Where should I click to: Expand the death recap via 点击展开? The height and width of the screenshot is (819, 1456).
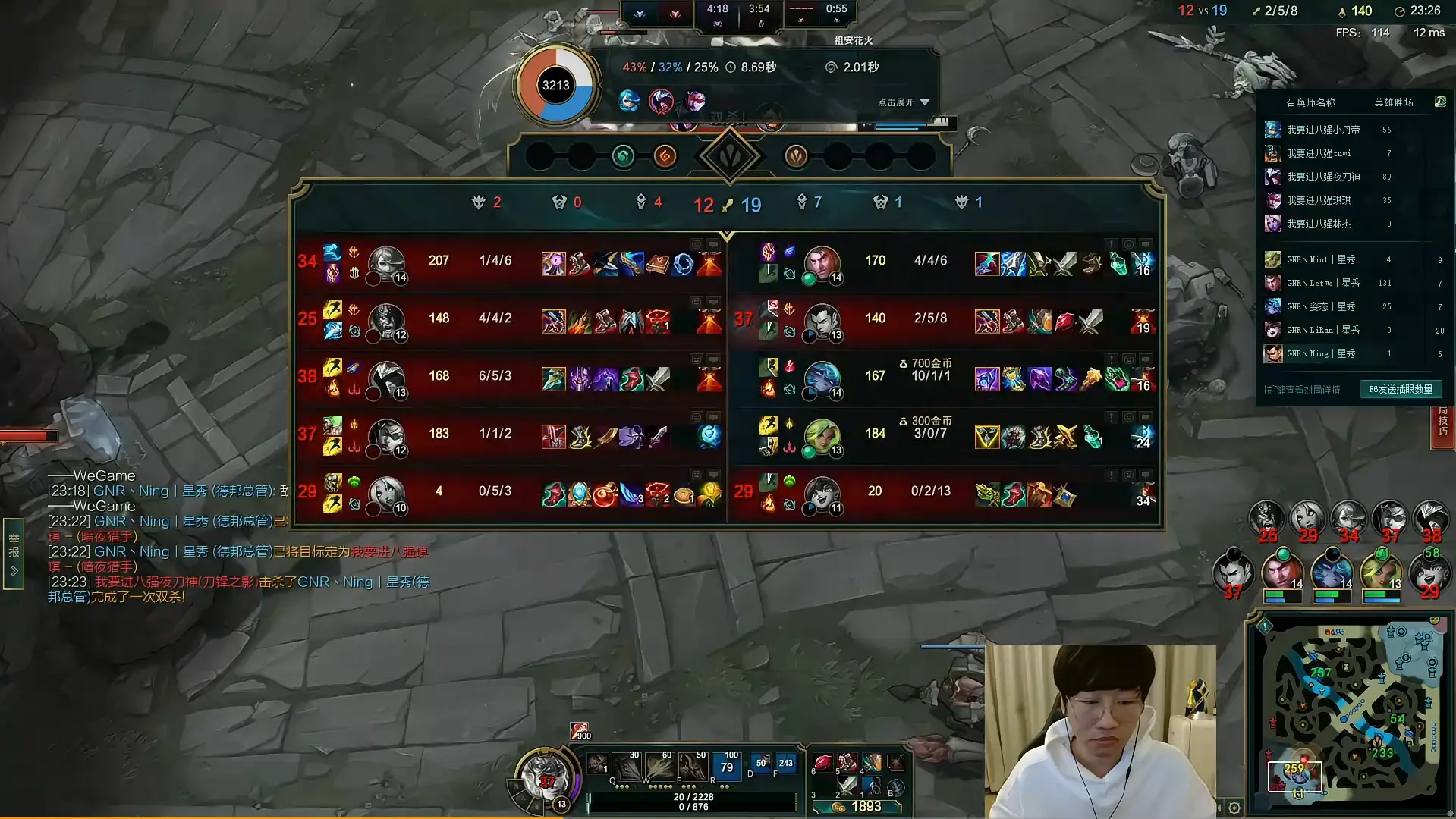coord(903,102)
